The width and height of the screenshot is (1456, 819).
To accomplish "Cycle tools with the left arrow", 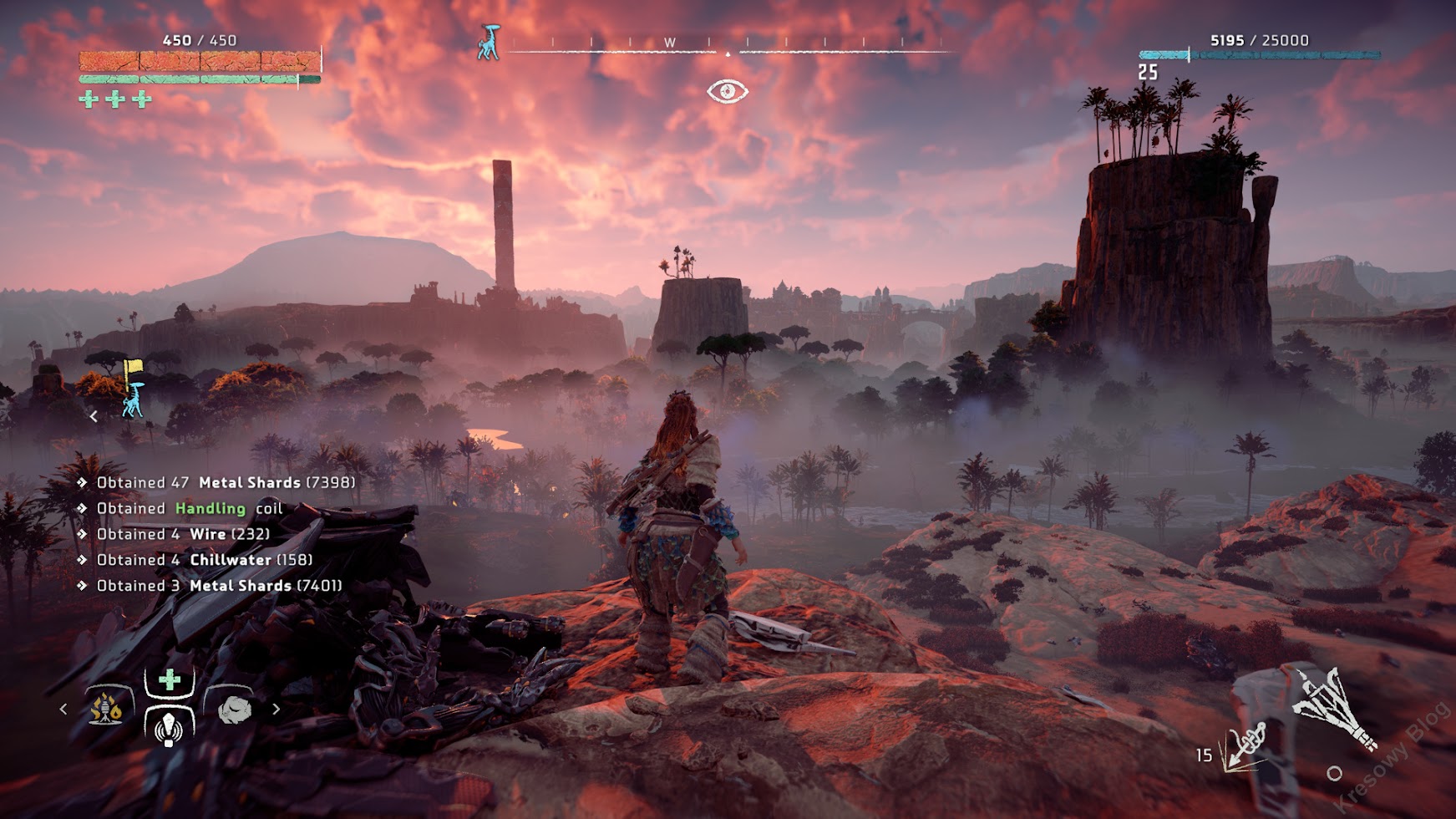I will coord(63,709).
